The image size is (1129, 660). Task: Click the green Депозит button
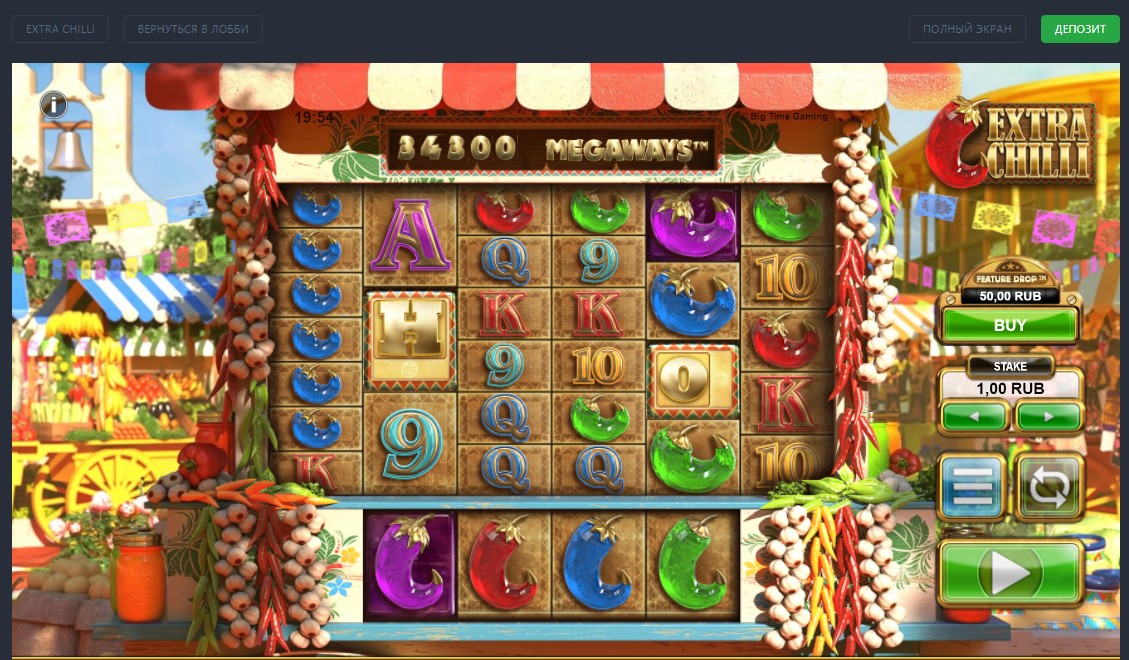[1080, 29]
